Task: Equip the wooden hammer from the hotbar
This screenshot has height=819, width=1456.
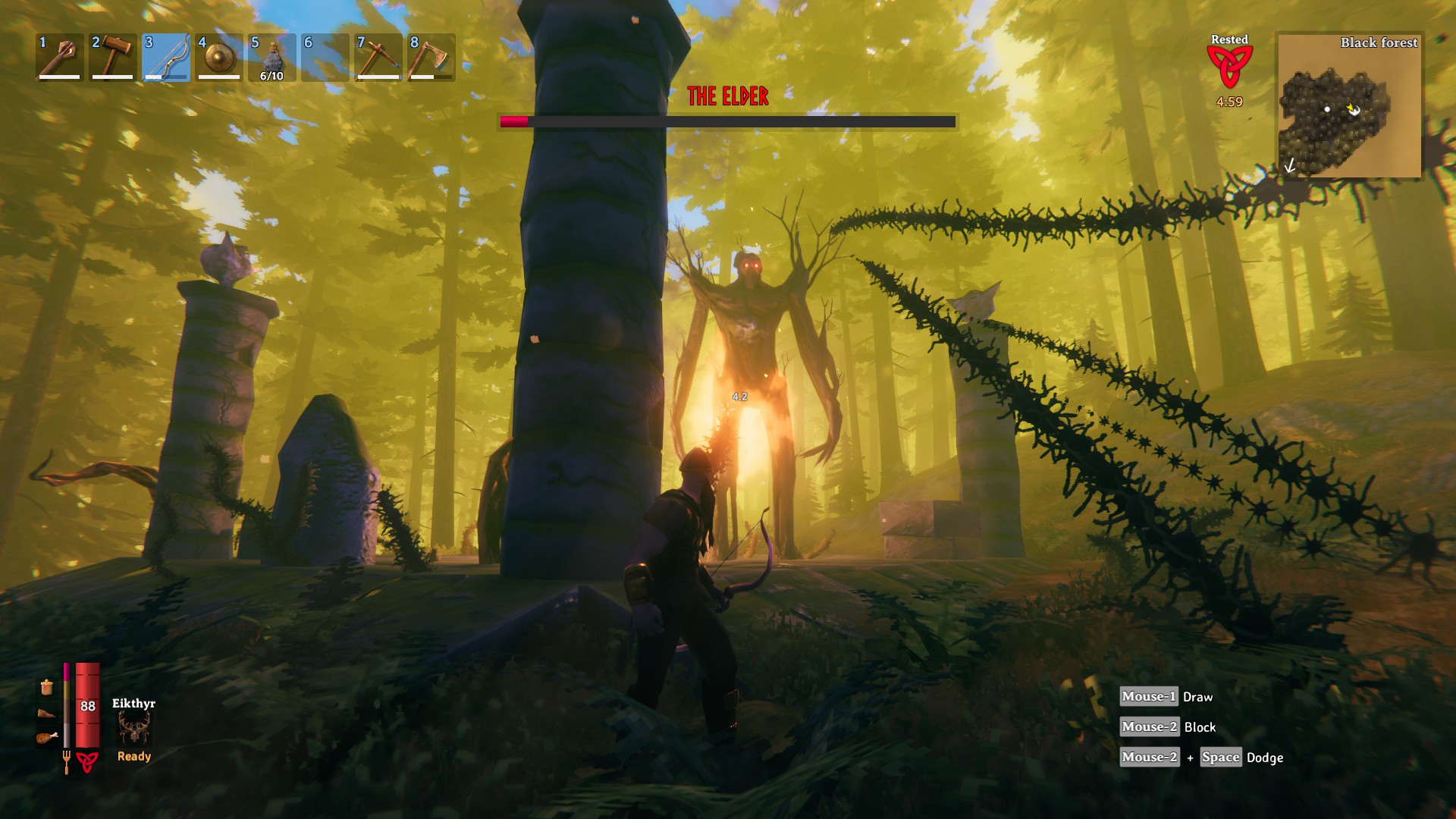Action: [113, 57]
